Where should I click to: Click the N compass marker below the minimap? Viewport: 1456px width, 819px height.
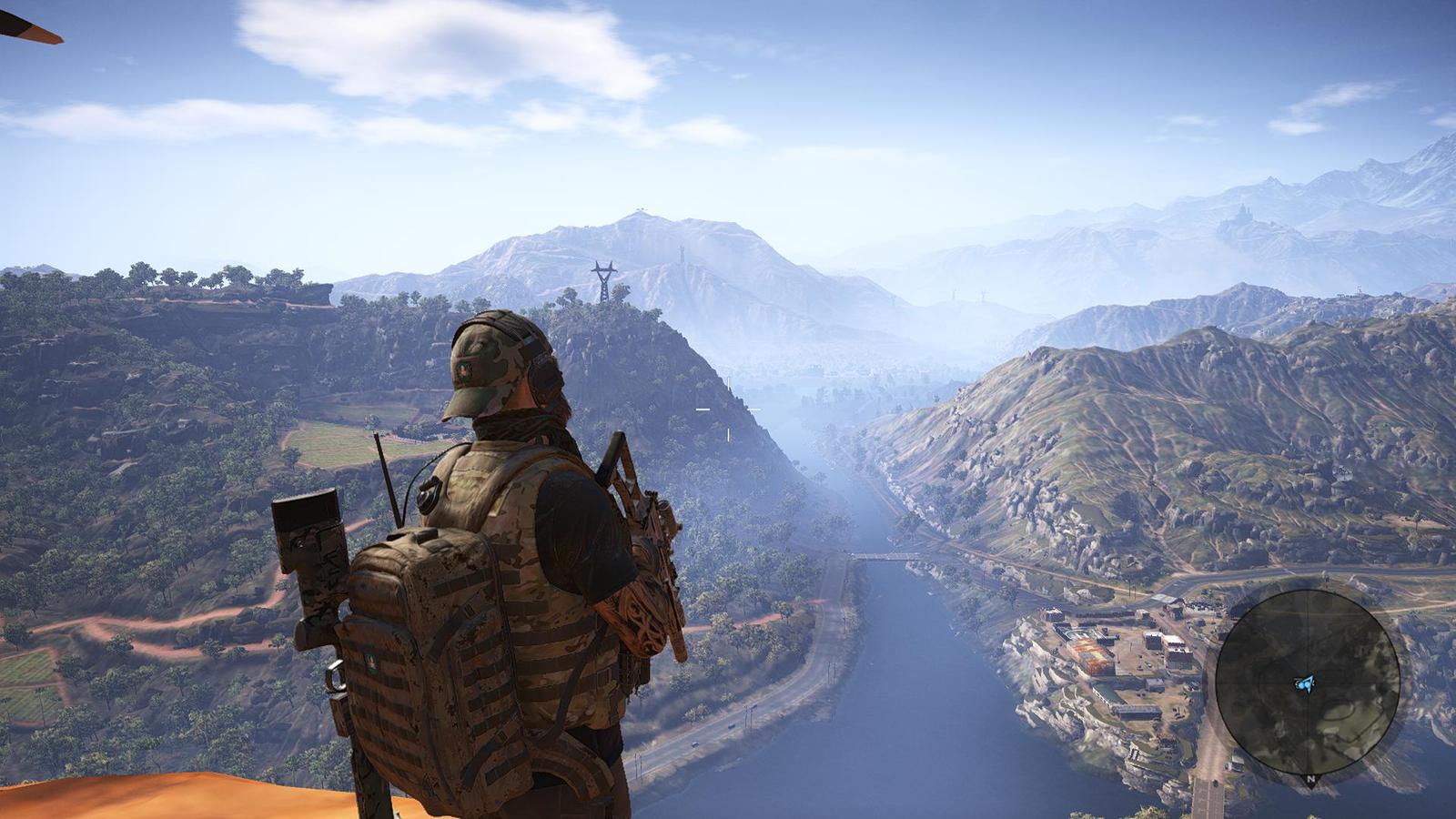1310,781
